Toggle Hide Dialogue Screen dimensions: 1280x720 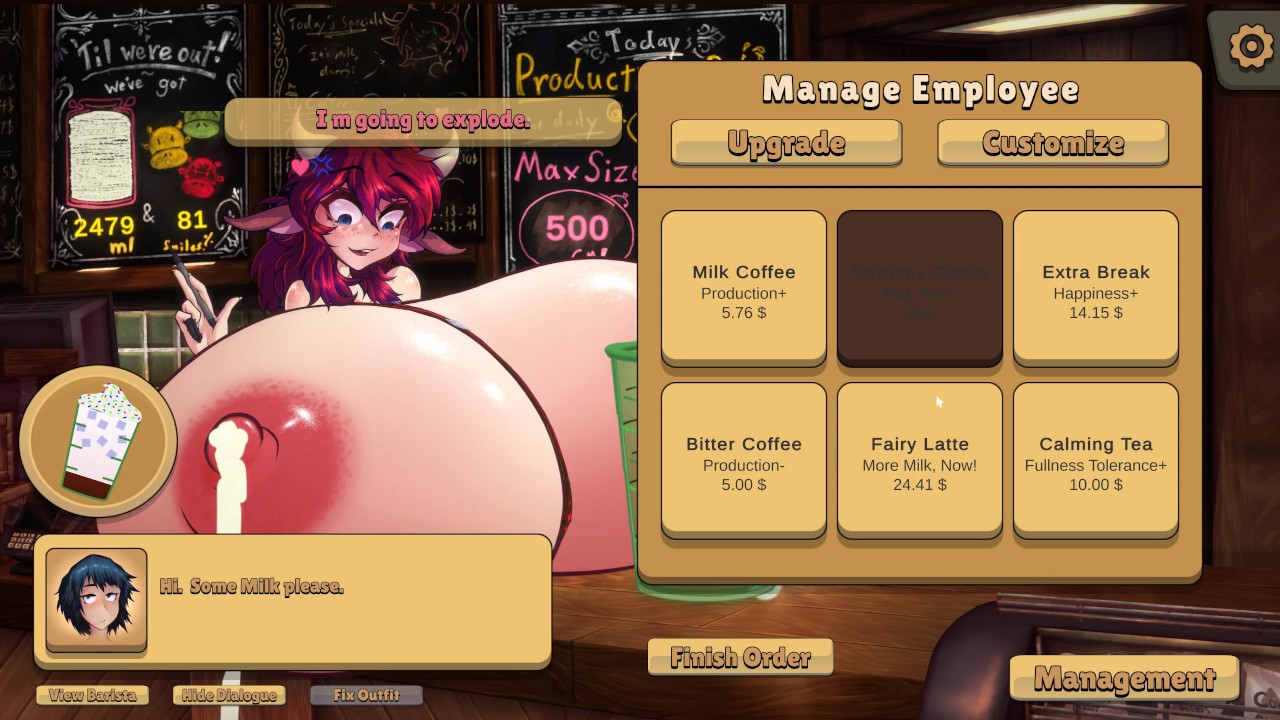click(x=228, y=695)
